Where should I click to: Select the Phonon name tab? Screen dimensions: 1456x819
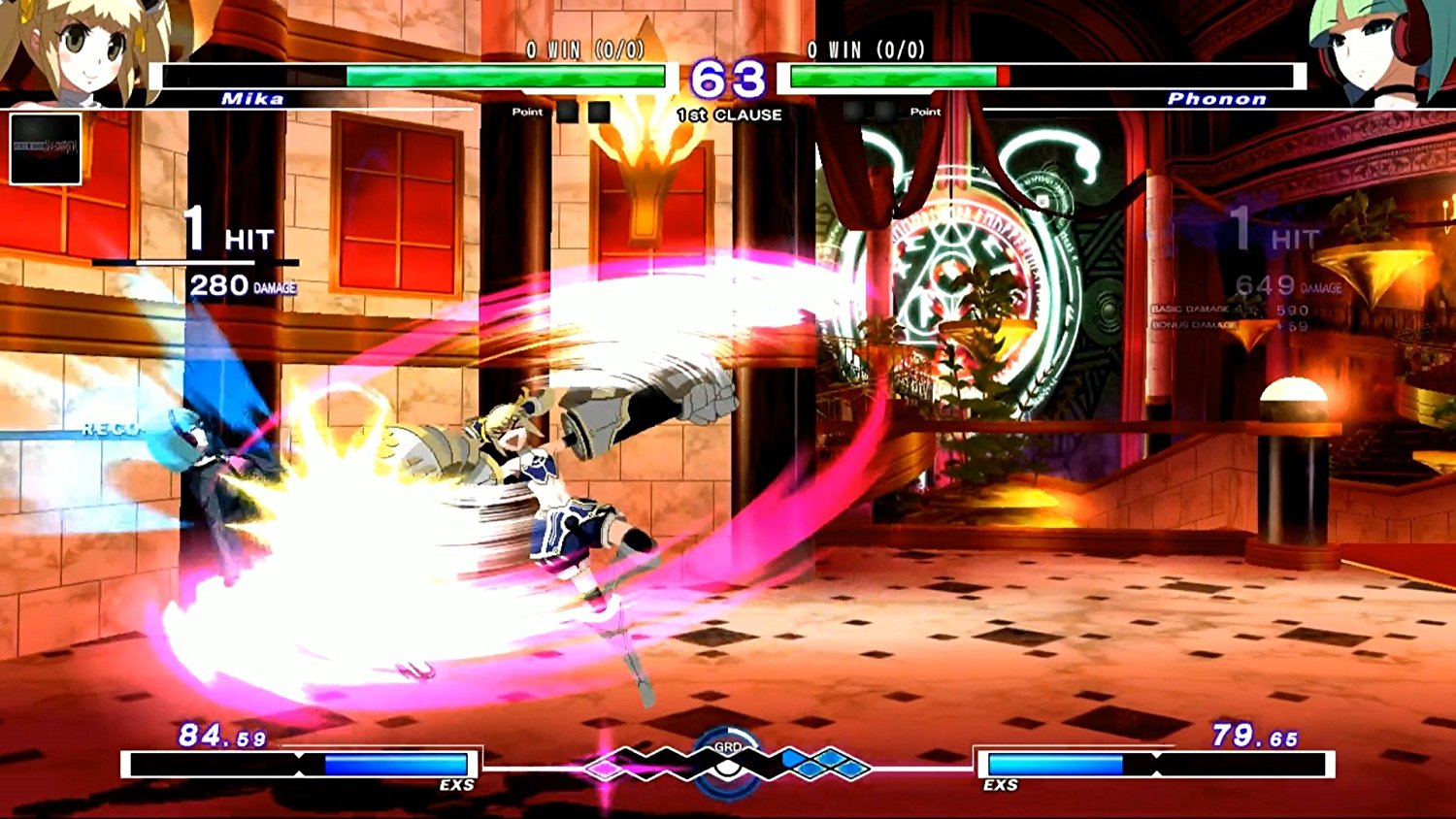point(1217,98)
